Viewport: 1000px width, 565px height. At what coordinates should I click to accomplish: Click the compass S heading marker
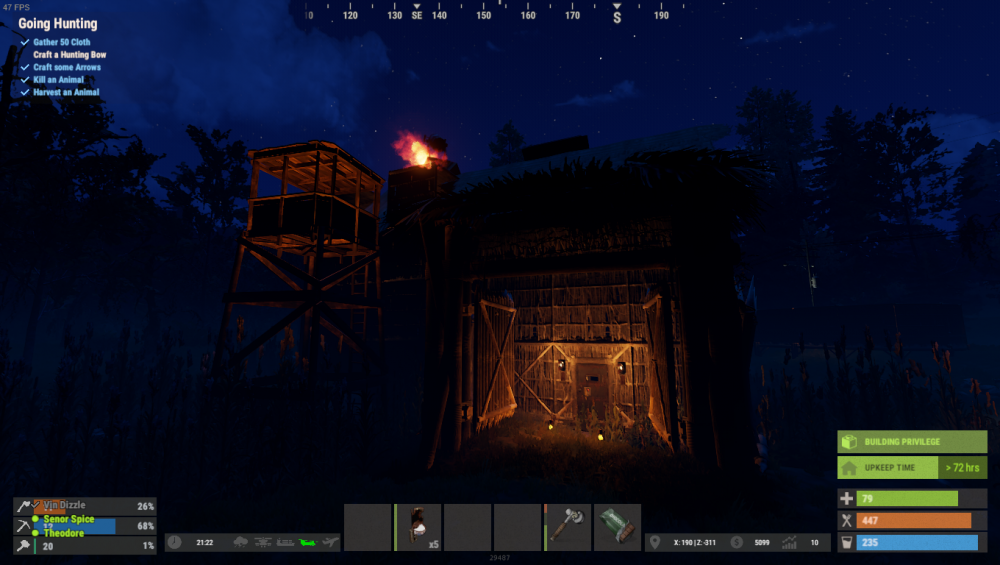(617, 17)
